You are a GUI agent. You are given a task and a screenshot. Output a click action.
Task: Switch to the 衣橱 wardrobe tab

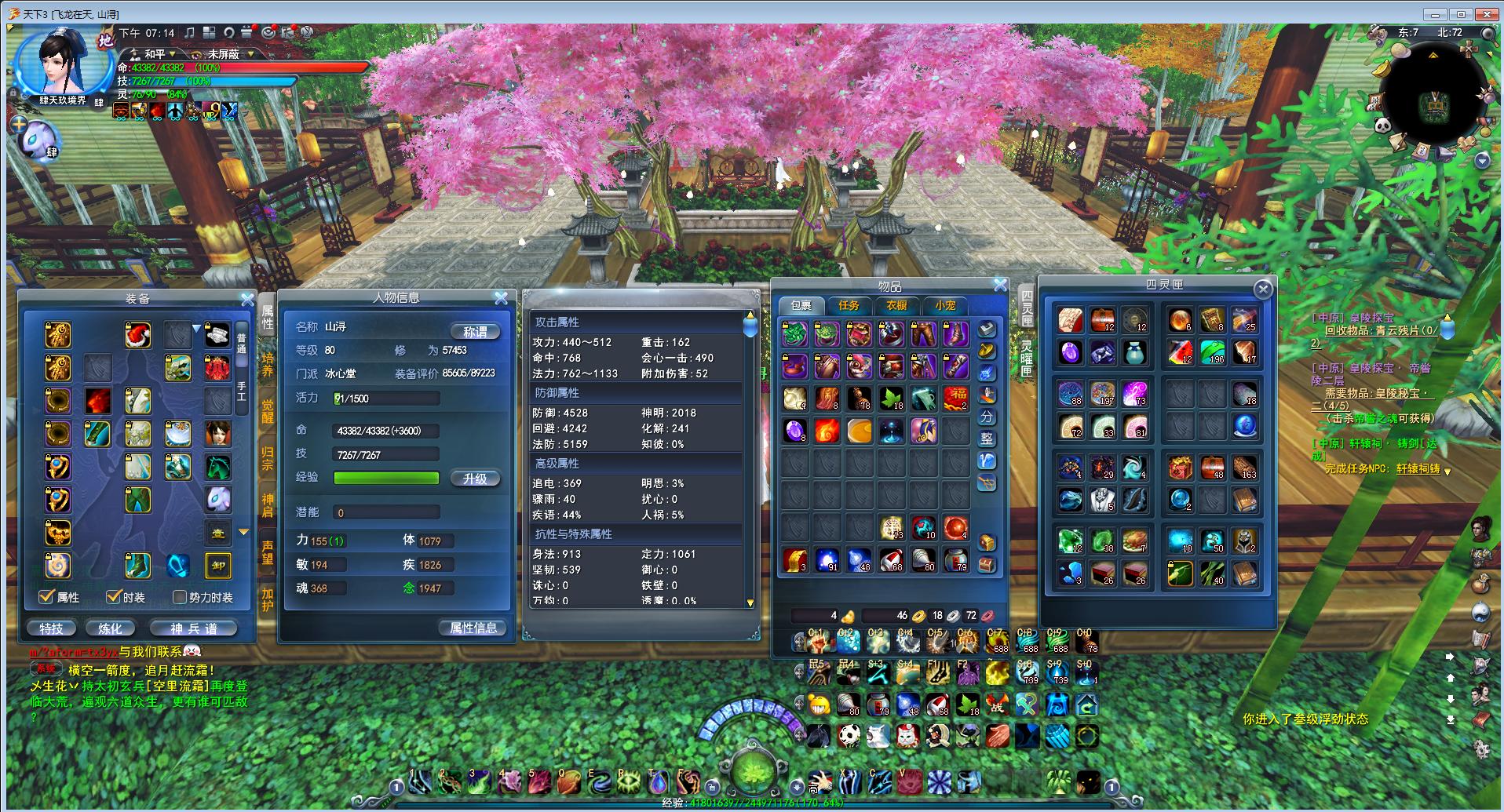click(896, 305)
